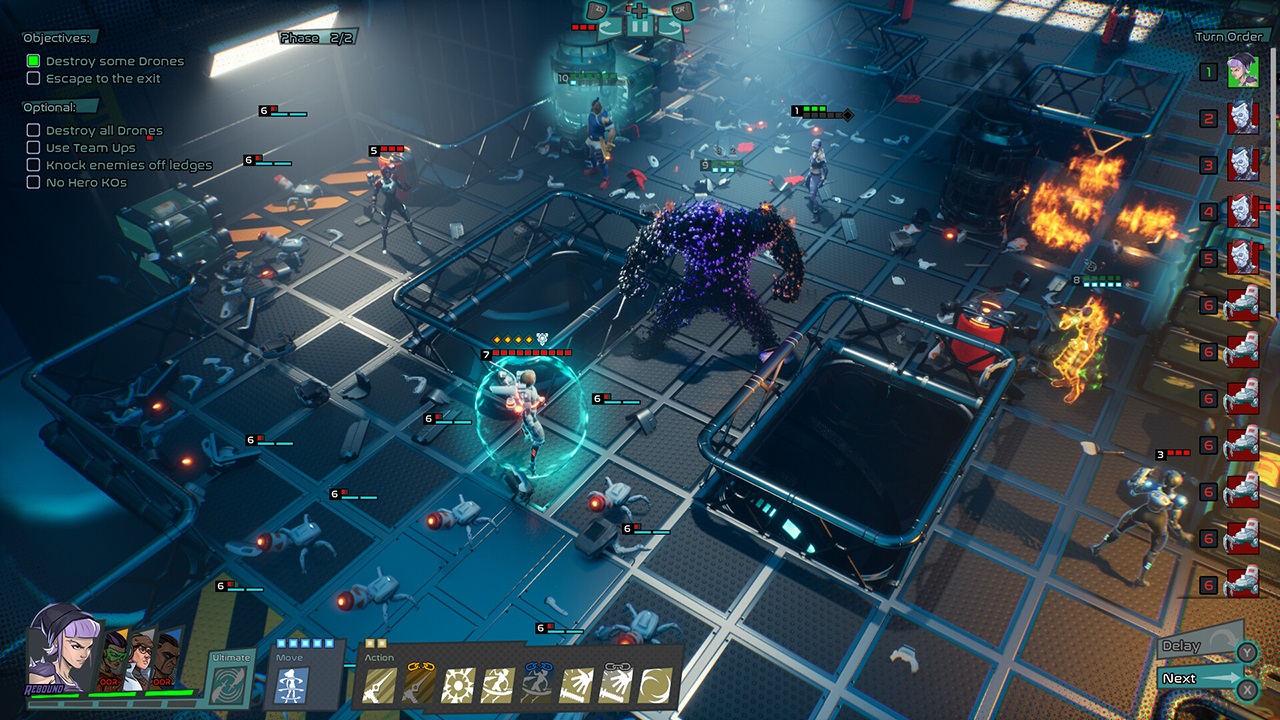This screenshot has width=1280, height=720.
Task: Expand the Turn Order panel header
Action: pyautogui.click(x=1228, y=36)
